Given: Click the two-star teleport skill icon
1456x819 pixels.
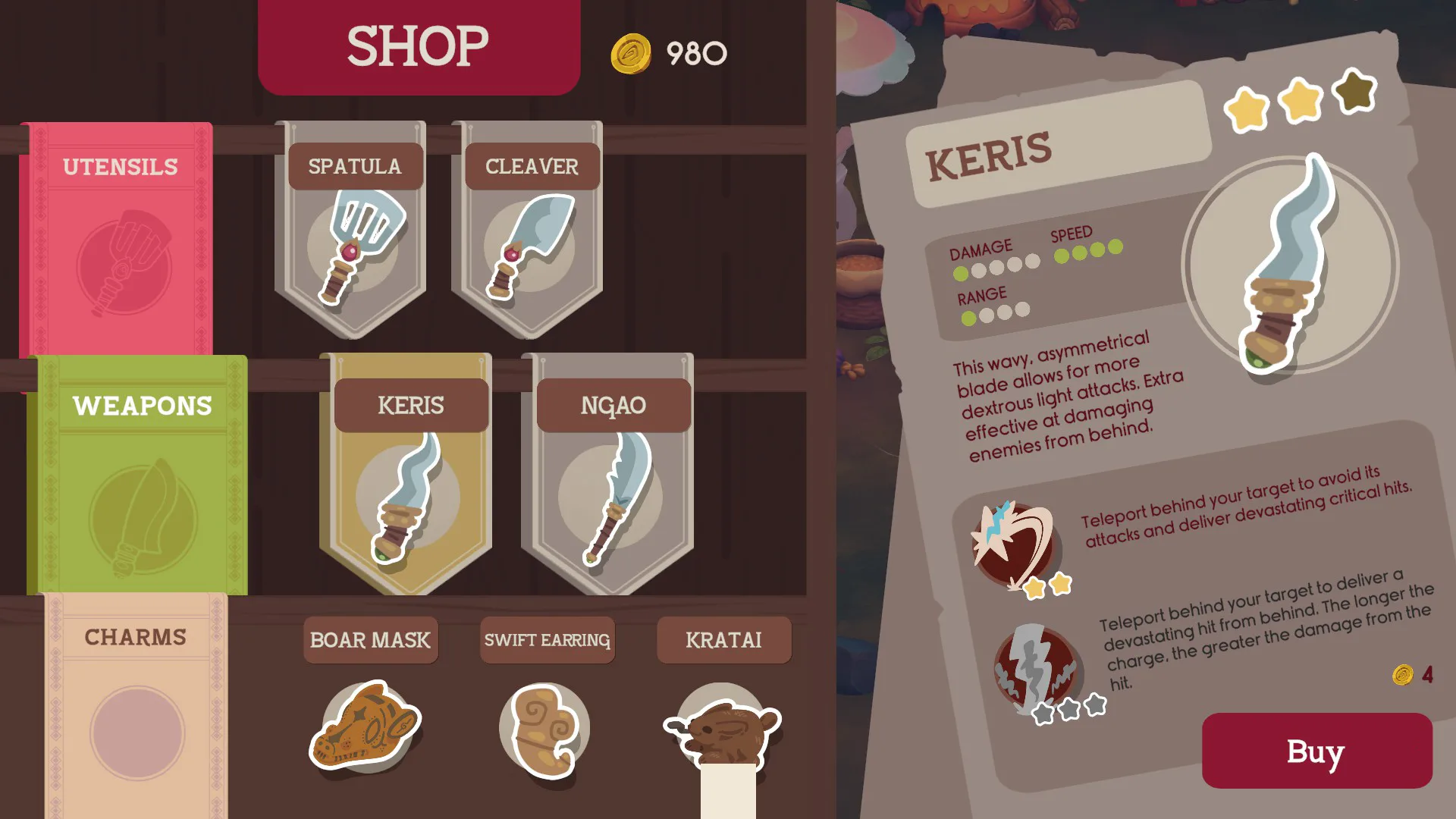Looking at the screenshot, I should 1012,543.
